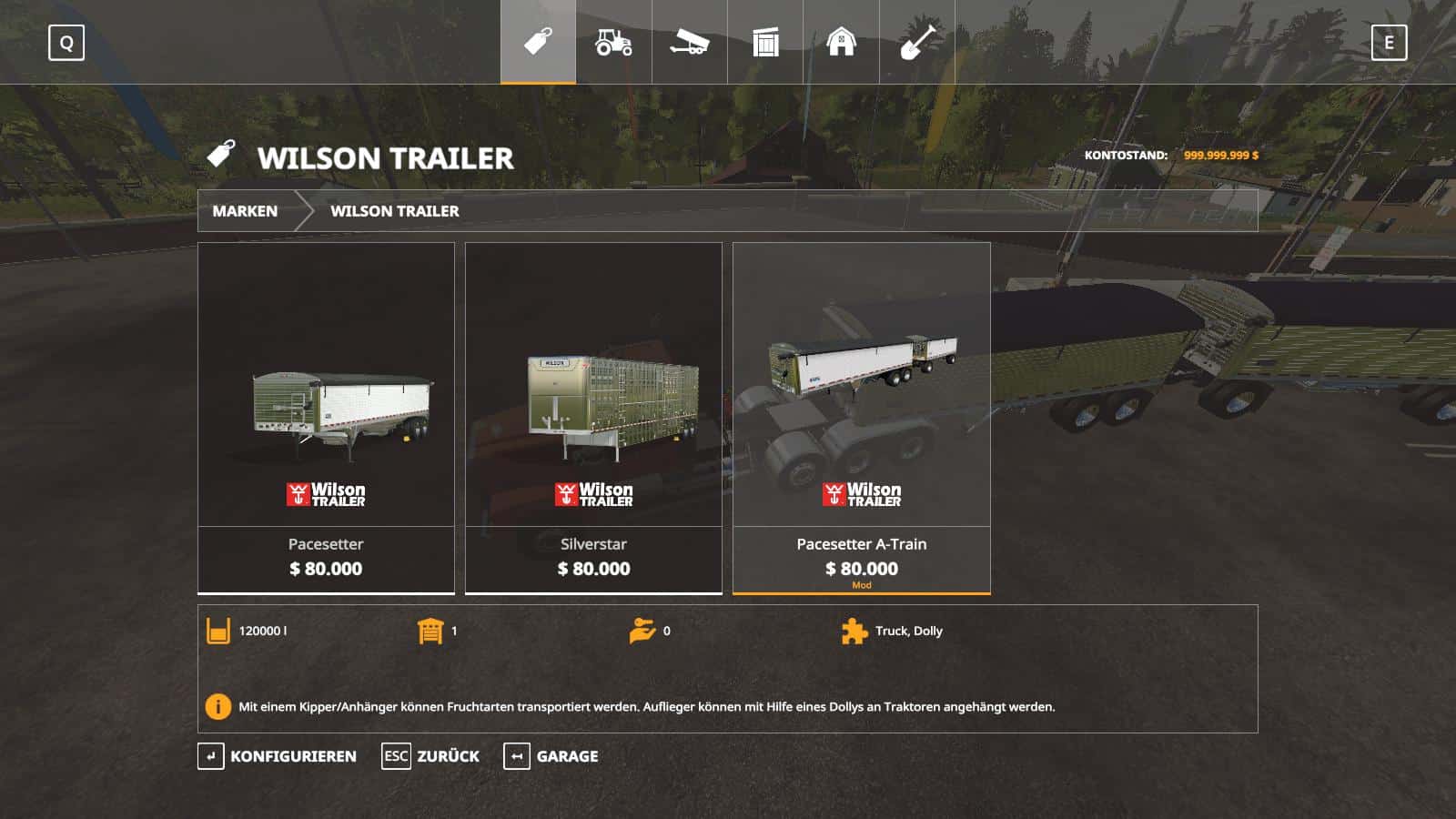
Task: Click the garage door category icon
Action: click(x=765, y=41)
